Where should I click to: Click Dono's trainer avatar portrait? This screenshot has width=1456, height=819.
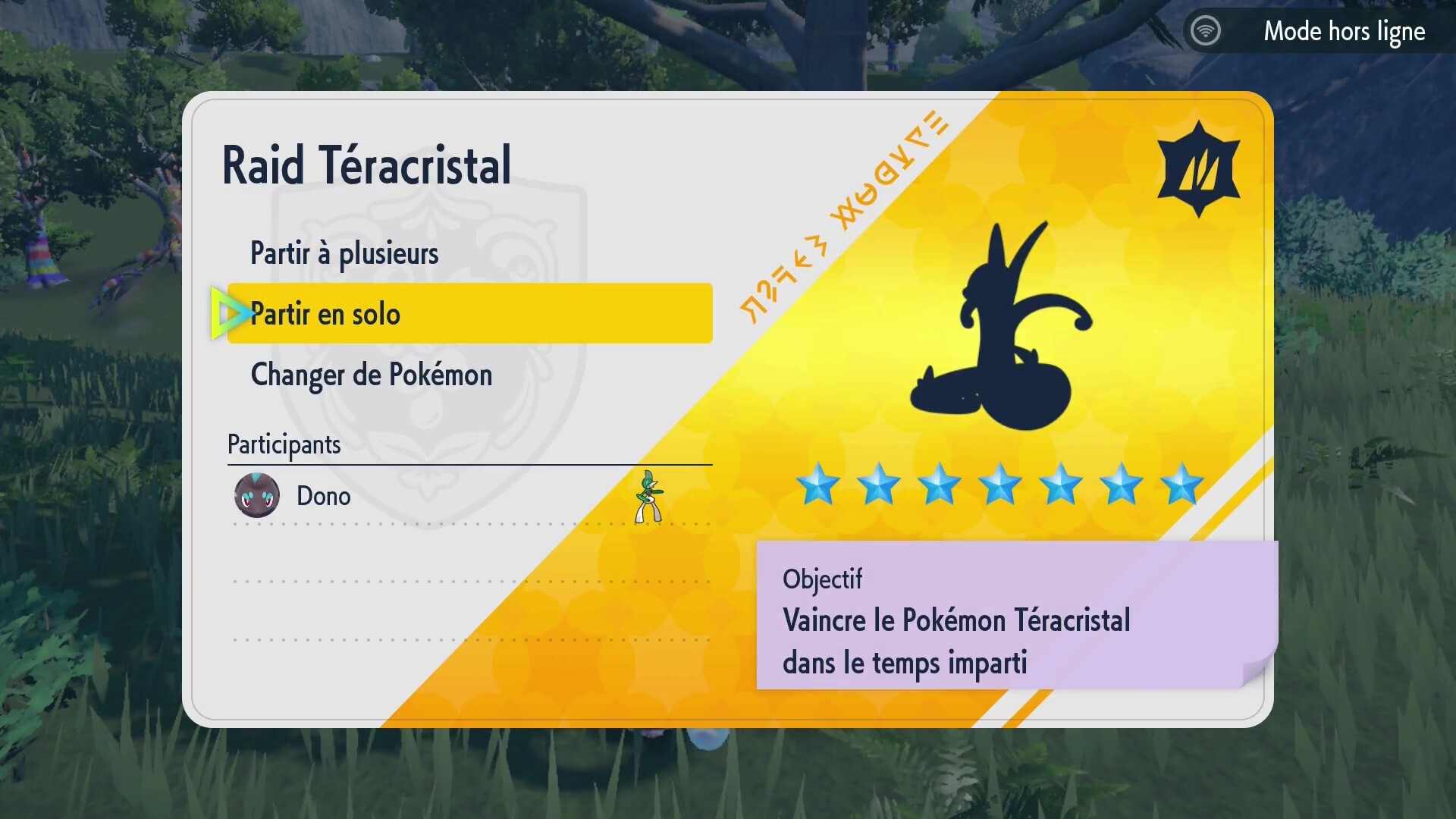point(257,496)
